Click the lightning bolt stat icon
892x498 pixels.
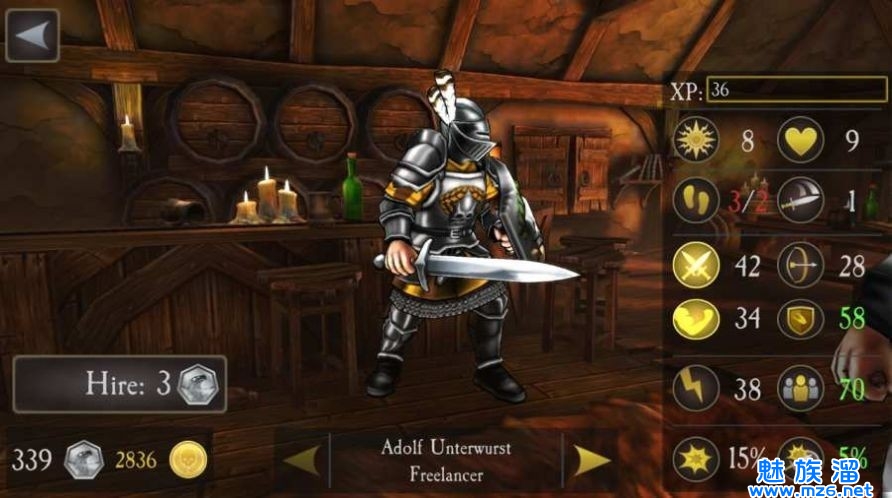pyautogui.click(x=697, y=388)
